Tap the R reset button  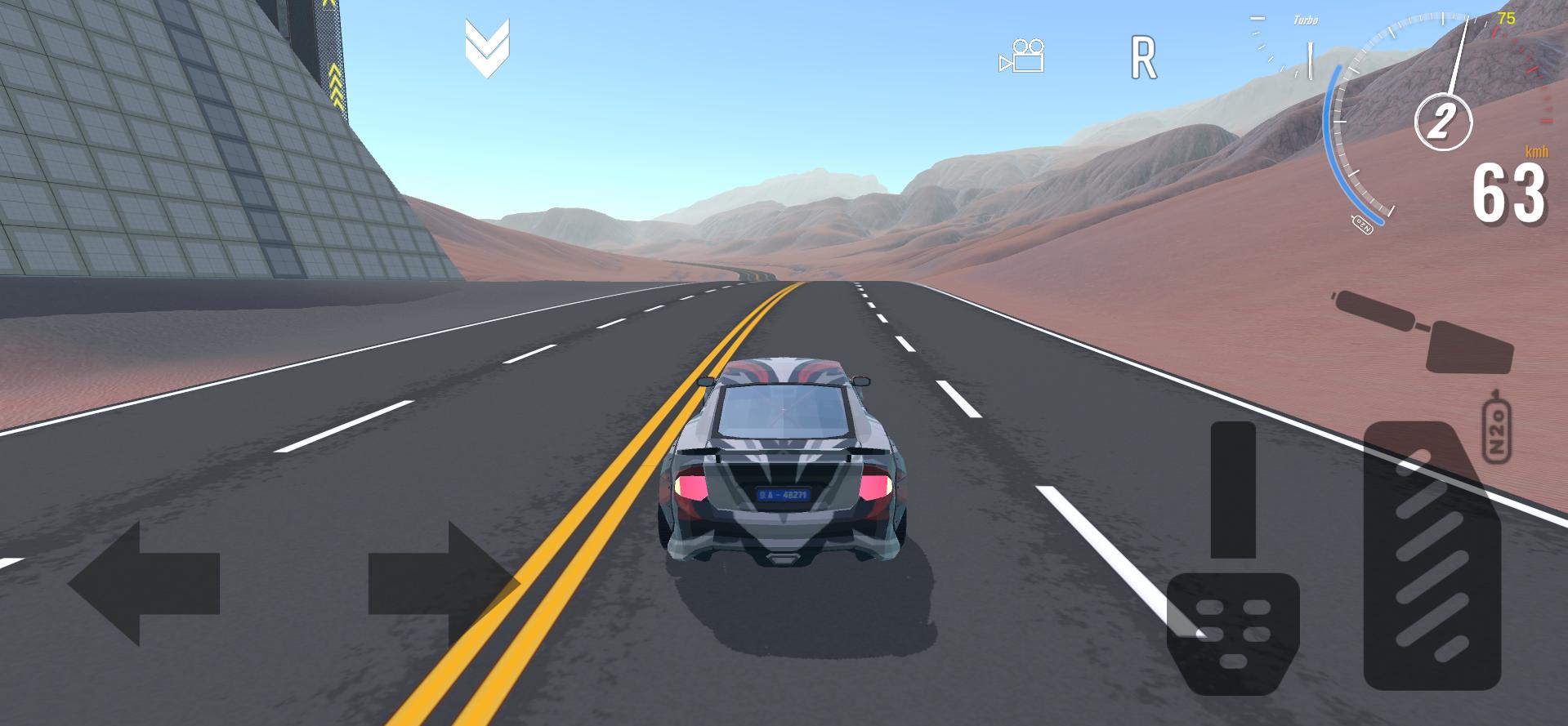tap(1143, 58)
